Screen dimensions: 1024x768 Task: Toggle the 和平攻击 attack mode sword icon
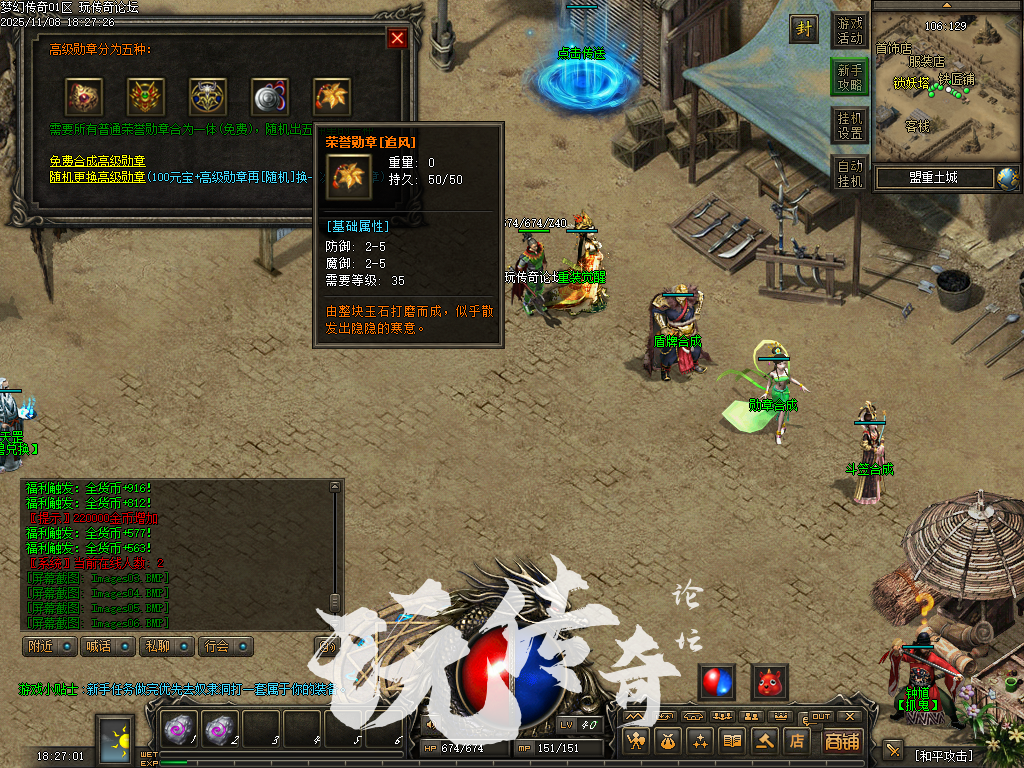[x=893, y=750]
